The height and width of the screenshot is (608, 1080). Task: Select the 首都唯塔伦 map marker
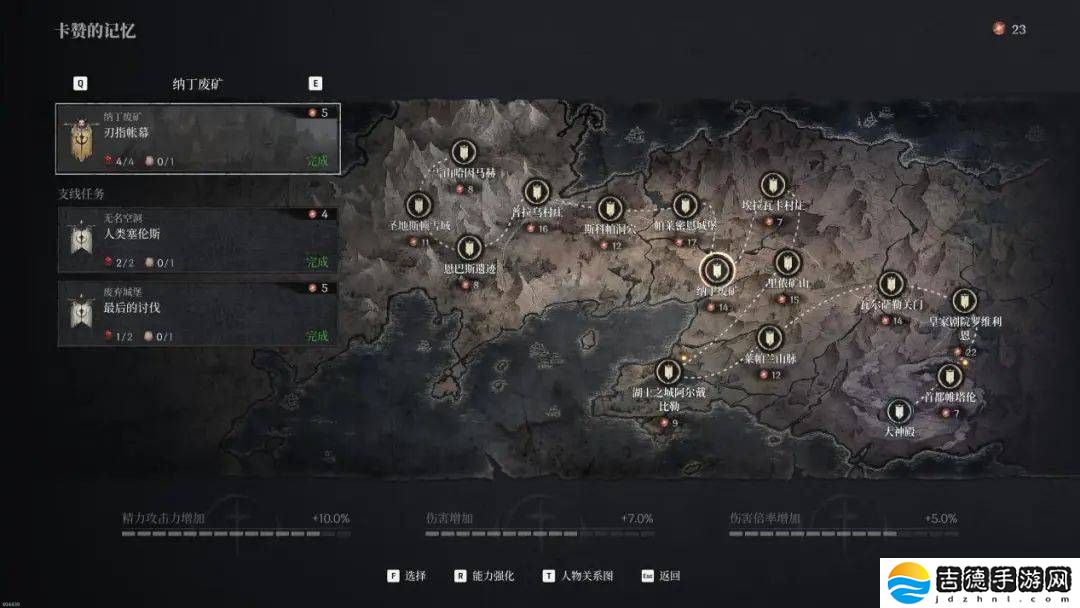pyautogui.click(x=949, y=375)
